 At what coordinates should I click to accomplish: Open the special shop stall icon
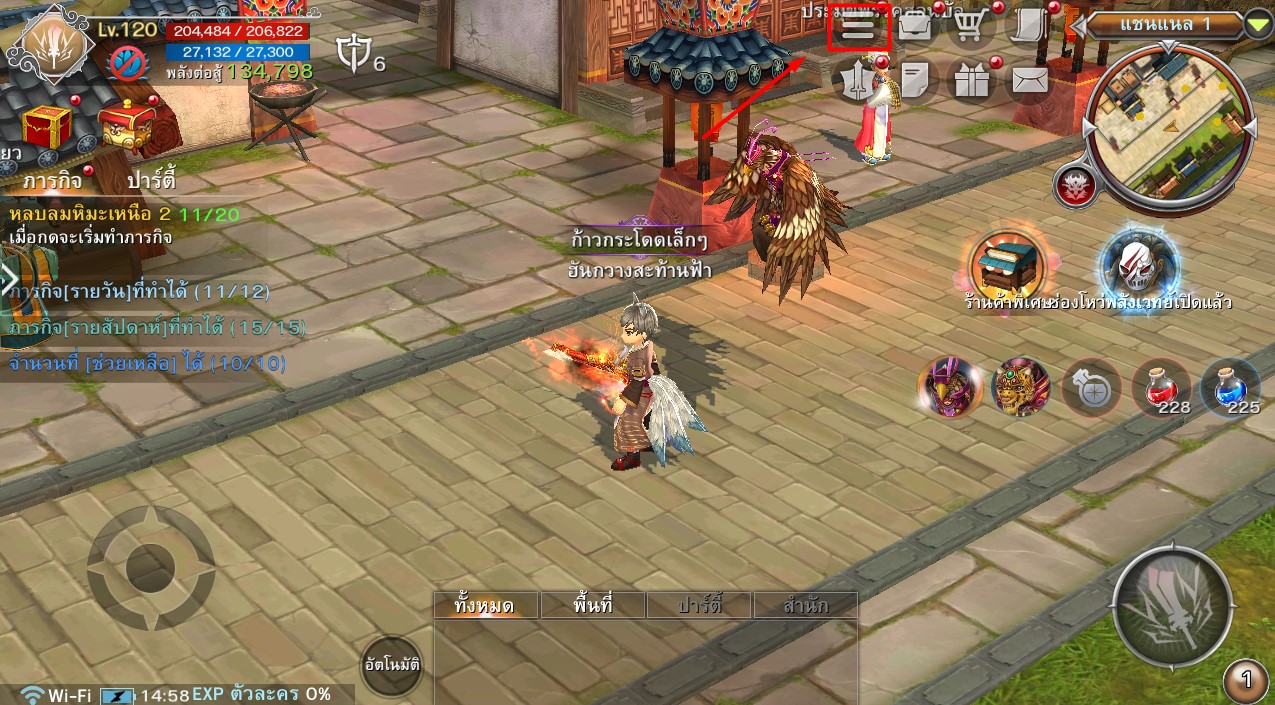click(x=1007, y=265)
